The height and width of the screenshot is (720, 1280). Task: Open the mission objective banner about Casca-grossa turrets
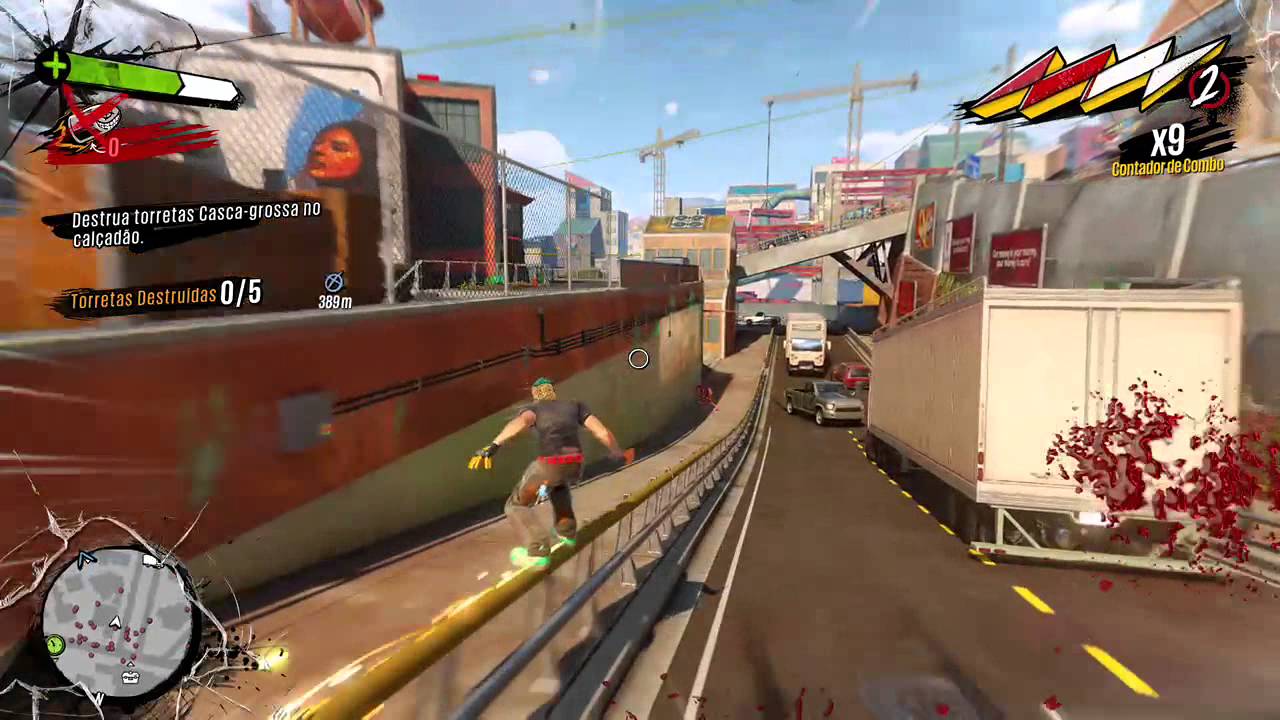click(193, 225)
